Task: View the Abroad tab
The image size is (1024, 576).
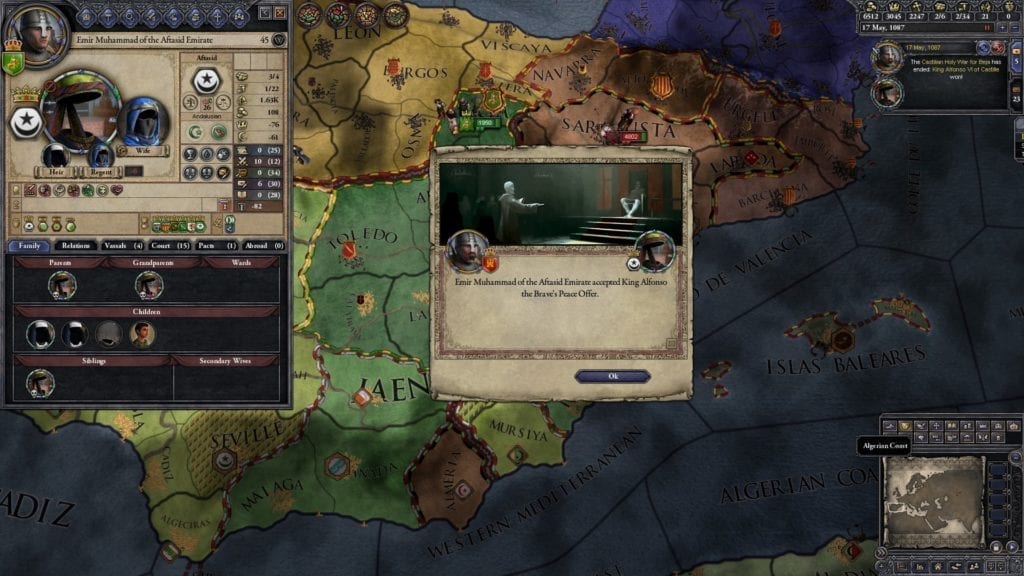Action: (x=262, y=245)
